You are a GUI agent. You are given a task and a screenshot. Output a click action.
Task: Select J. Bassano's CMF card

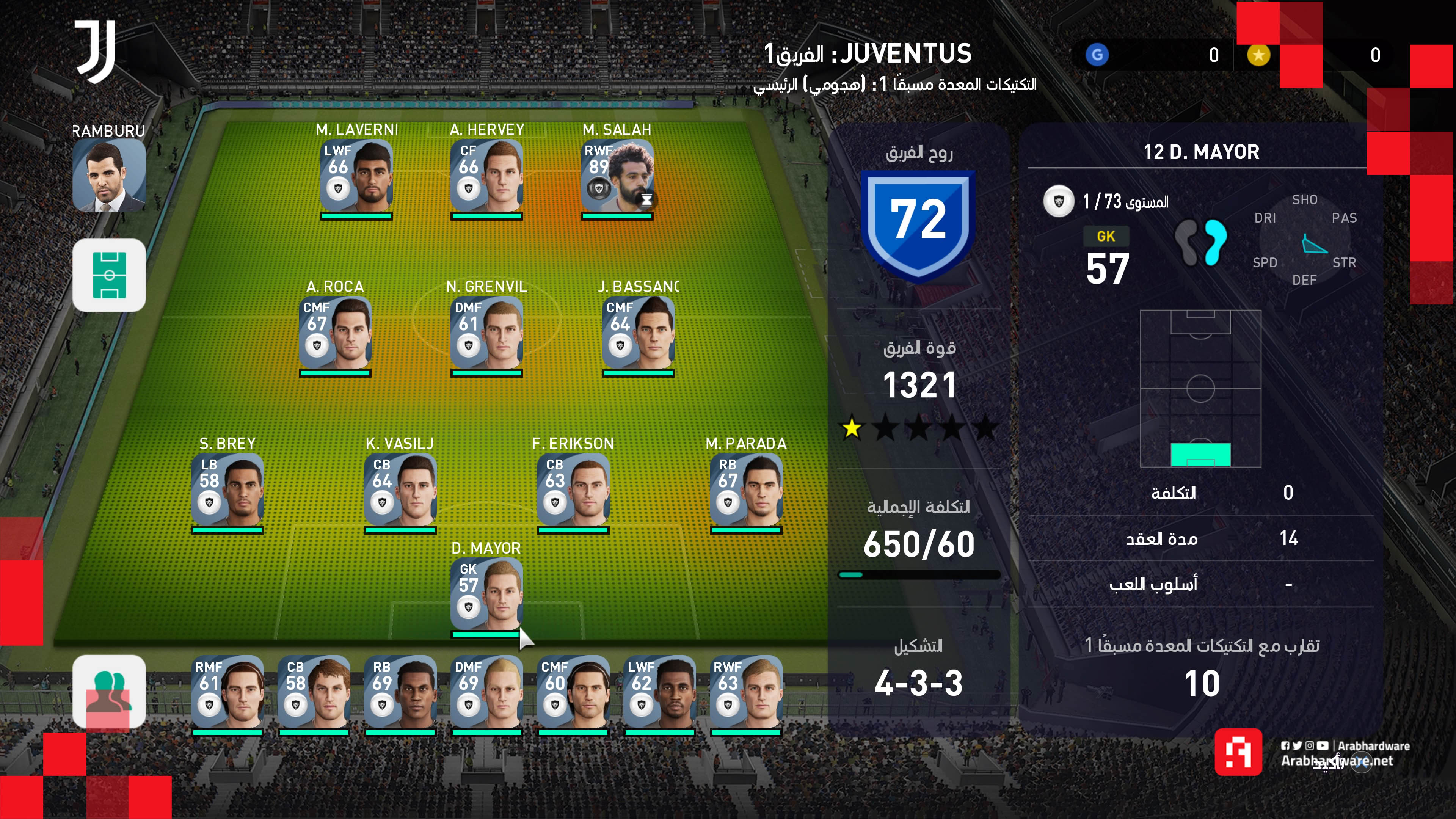point(638,334)
